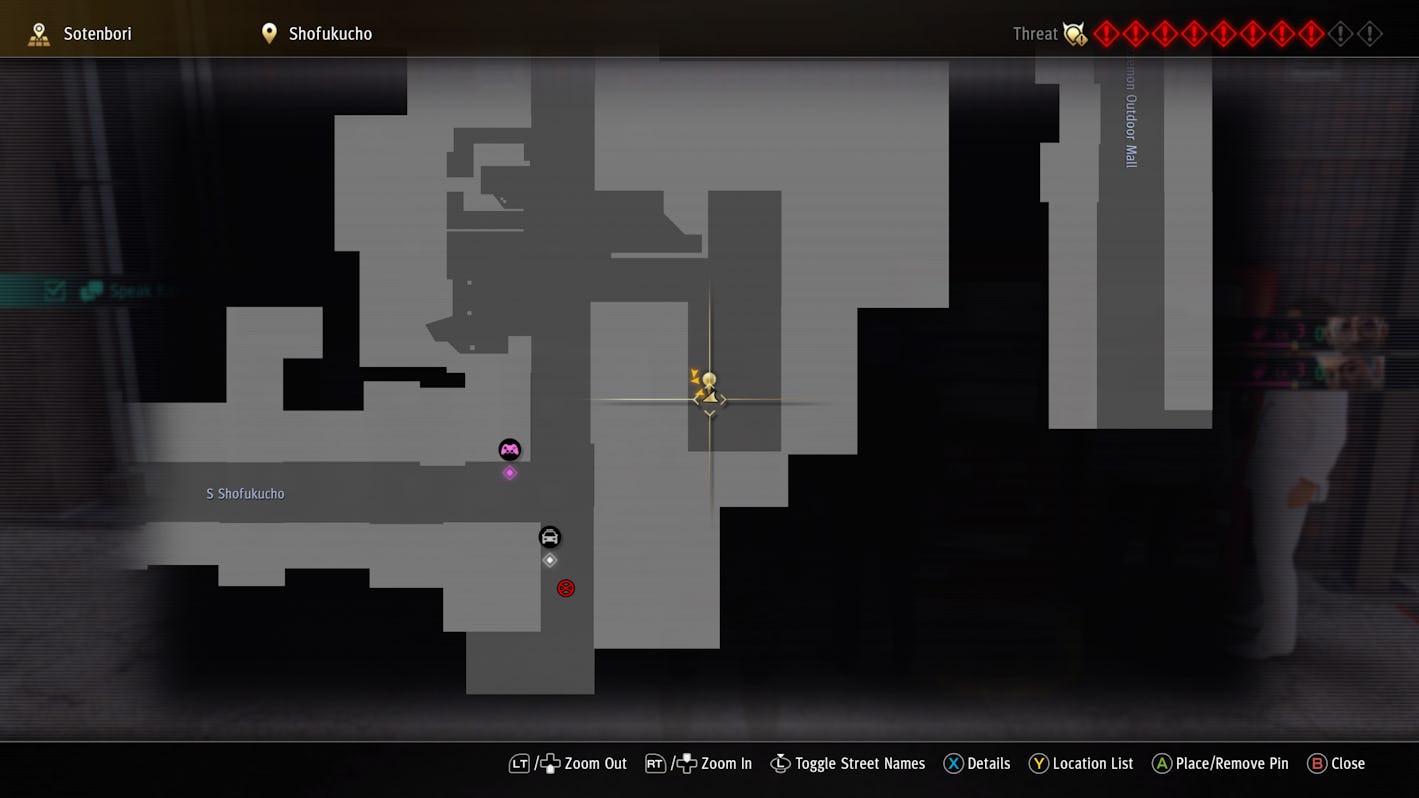Check the Speak quest checkbox
The image size is (1419, 798).
pyautogui.click(x=53, y=290)
